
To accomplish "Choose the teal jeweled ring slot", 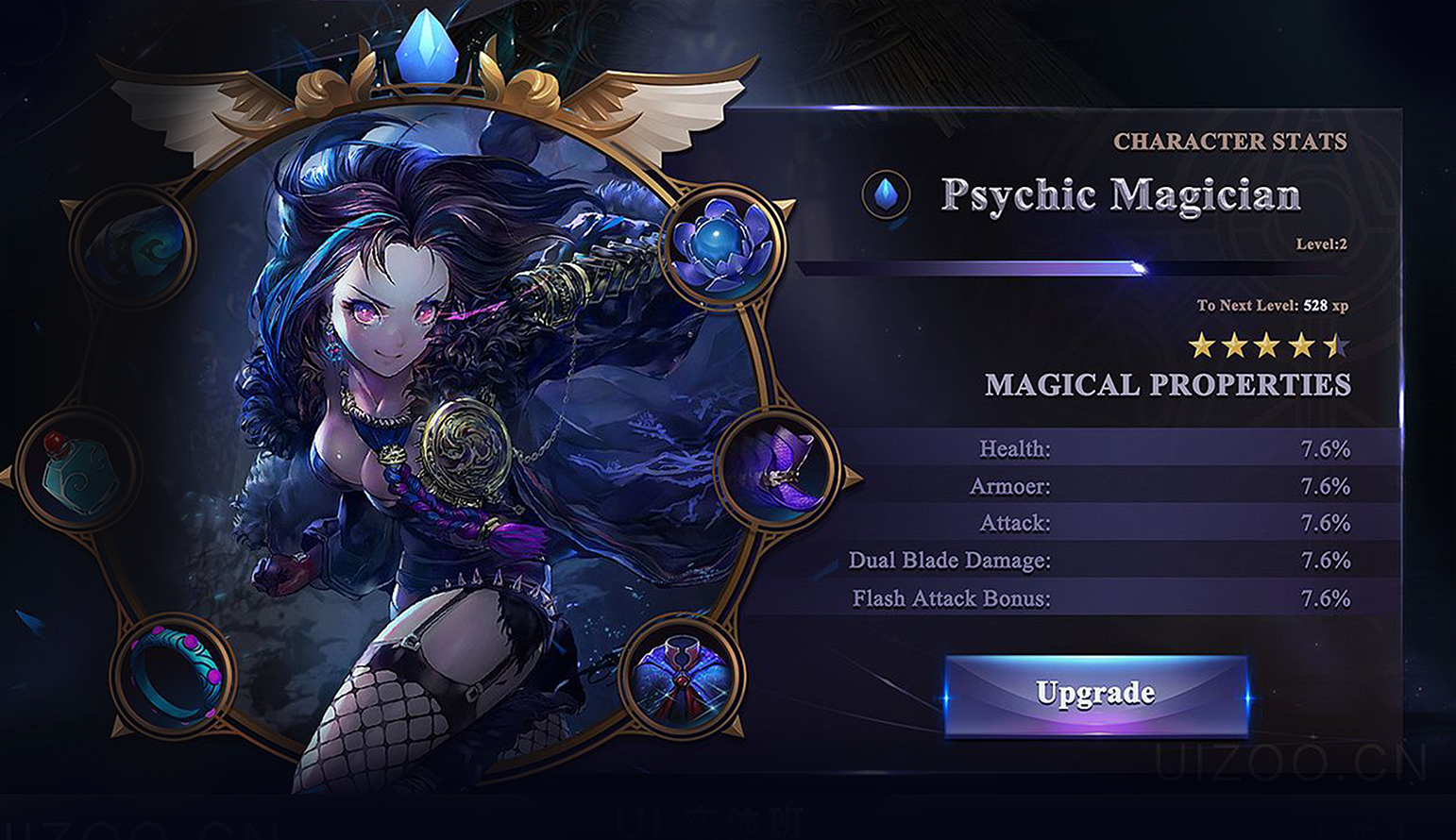I will pyautogui.click(x=175, y=674).
